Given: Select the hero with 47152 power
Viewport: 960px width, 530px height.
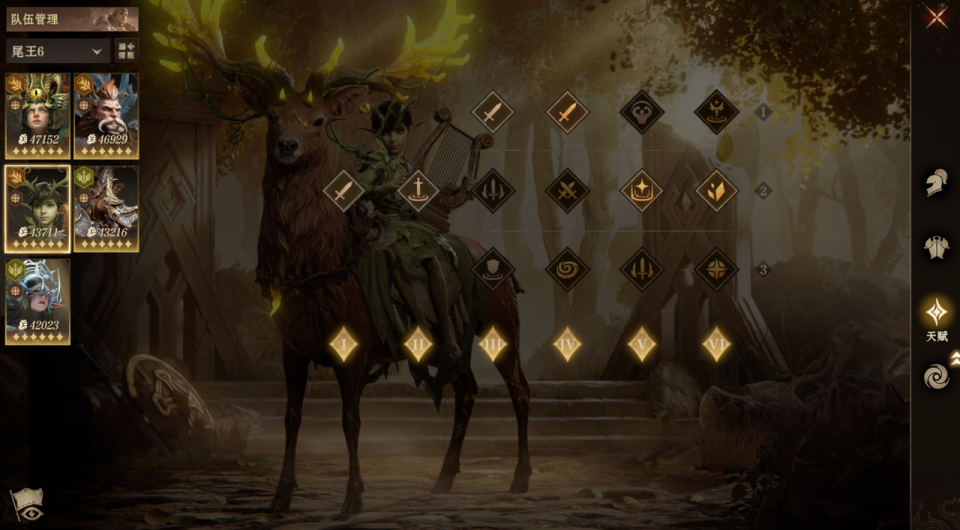Looking at the screenshot, I should point(38,115).
